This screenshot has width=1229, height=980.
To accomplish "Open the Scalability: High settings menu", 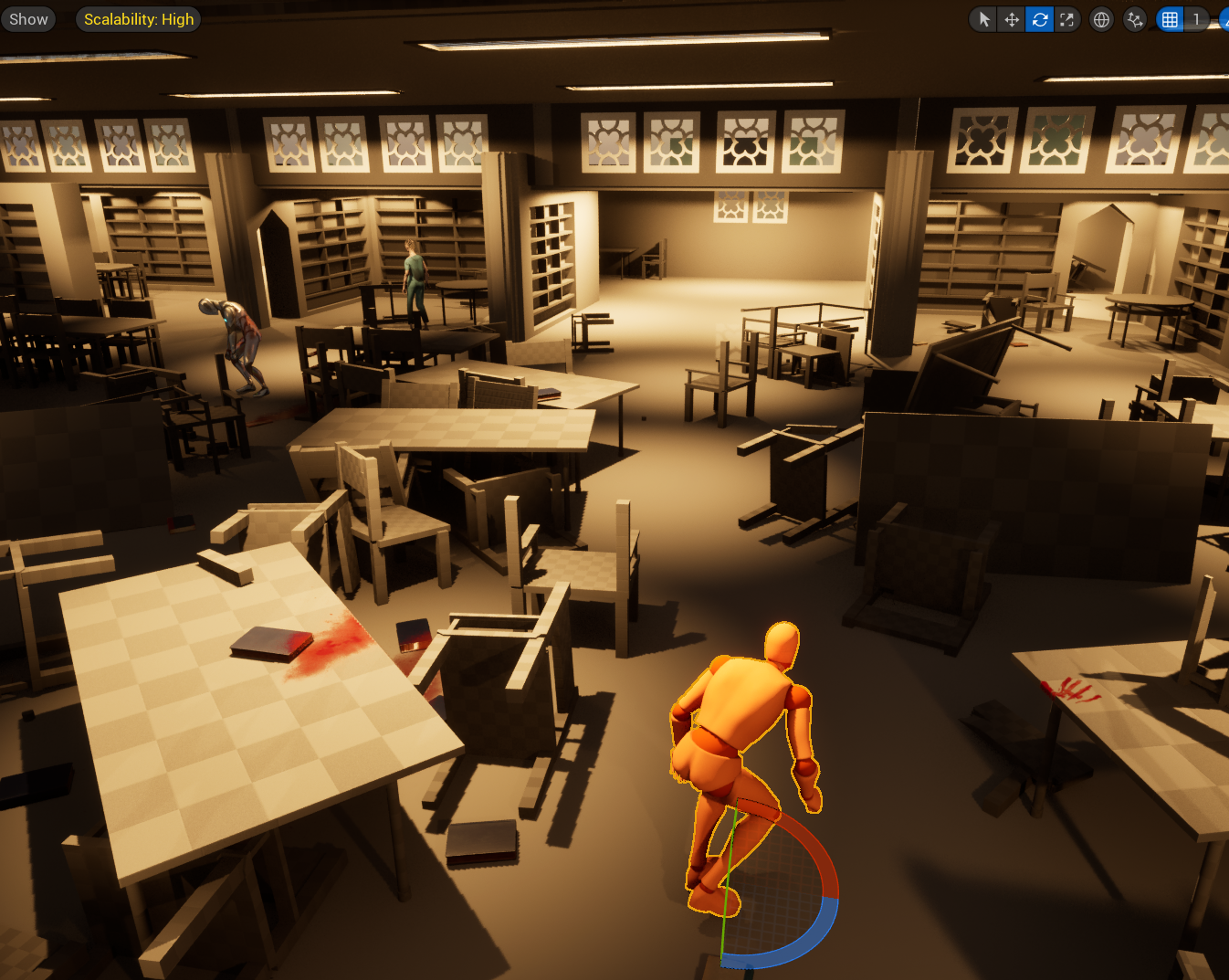I will (x=138, y=18).
